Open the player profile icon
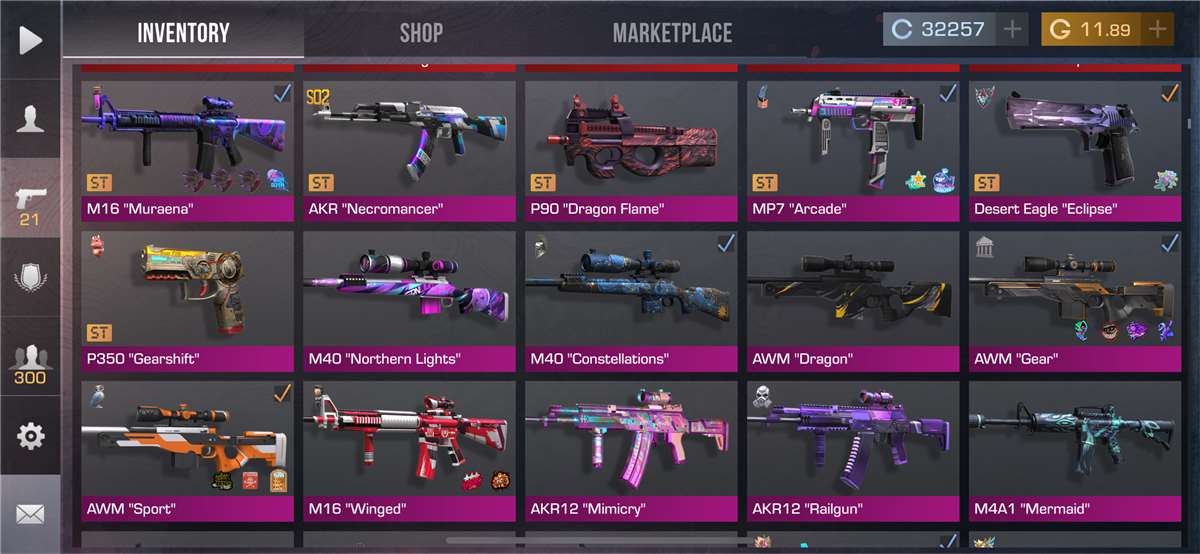Image resolution: width=1200 pixels, height=554 pixels. (30, 118)
